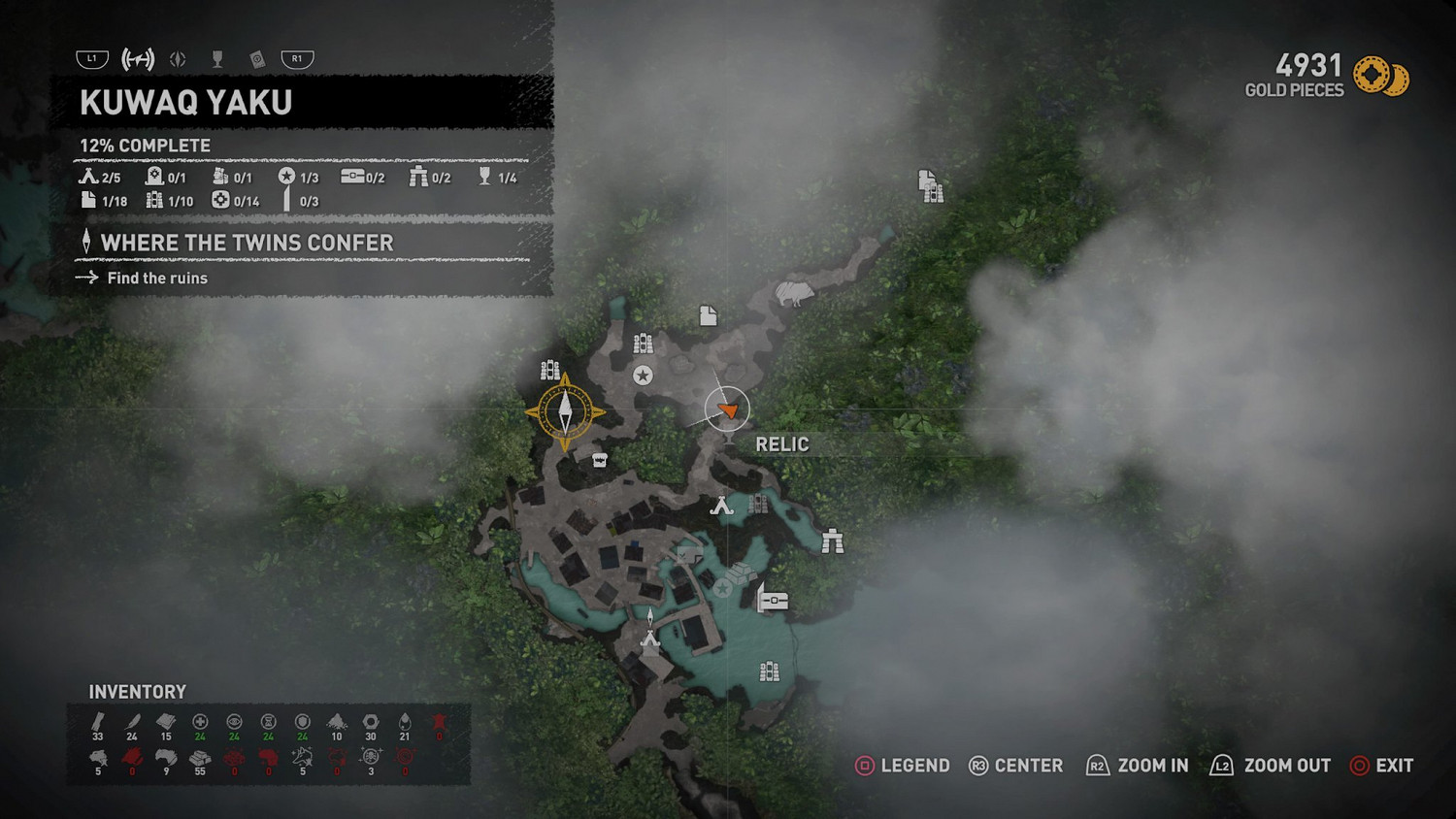Select the stone archway ruin marker

pyautogui.click(x=832, y=541)
